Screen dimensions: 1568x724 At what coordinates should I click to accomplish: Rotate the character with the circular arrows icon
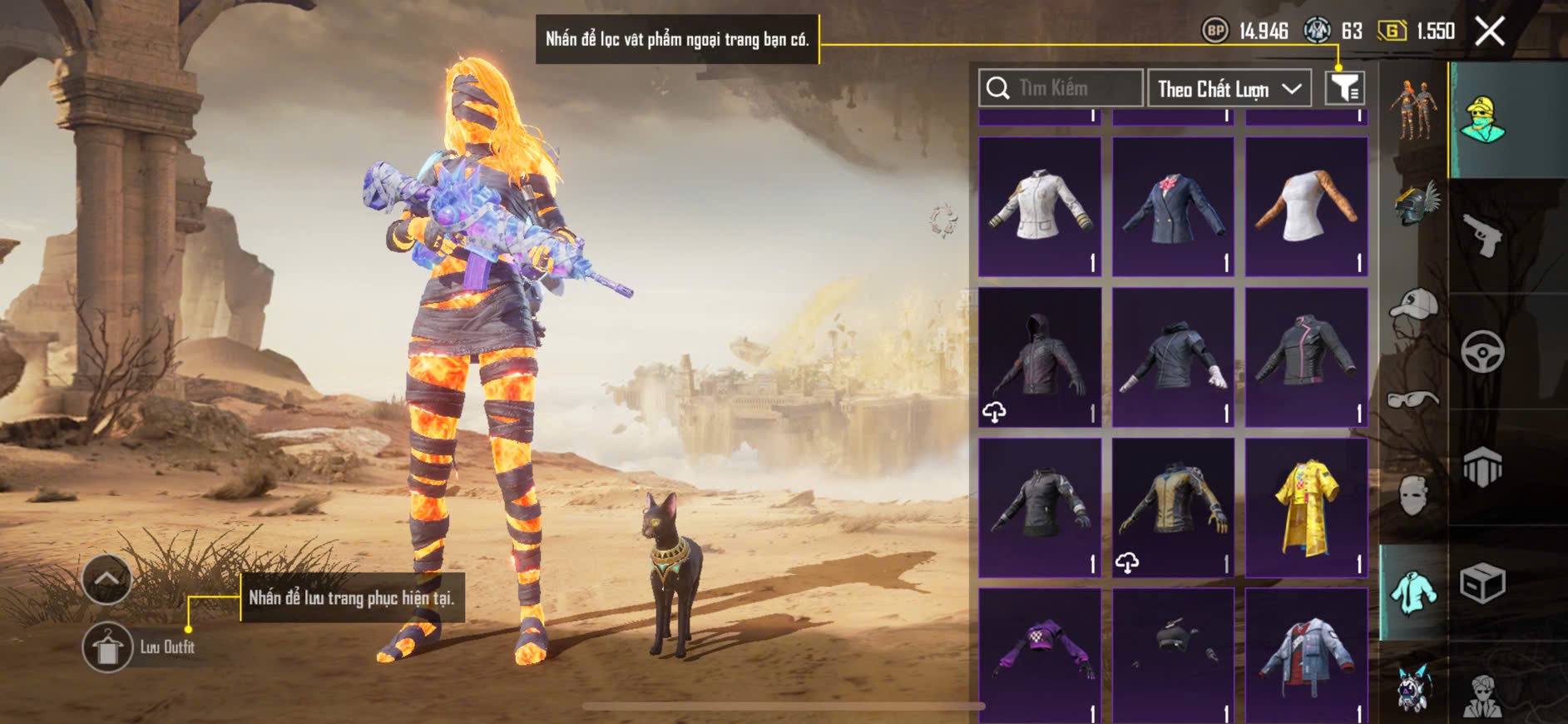(943, 221)
